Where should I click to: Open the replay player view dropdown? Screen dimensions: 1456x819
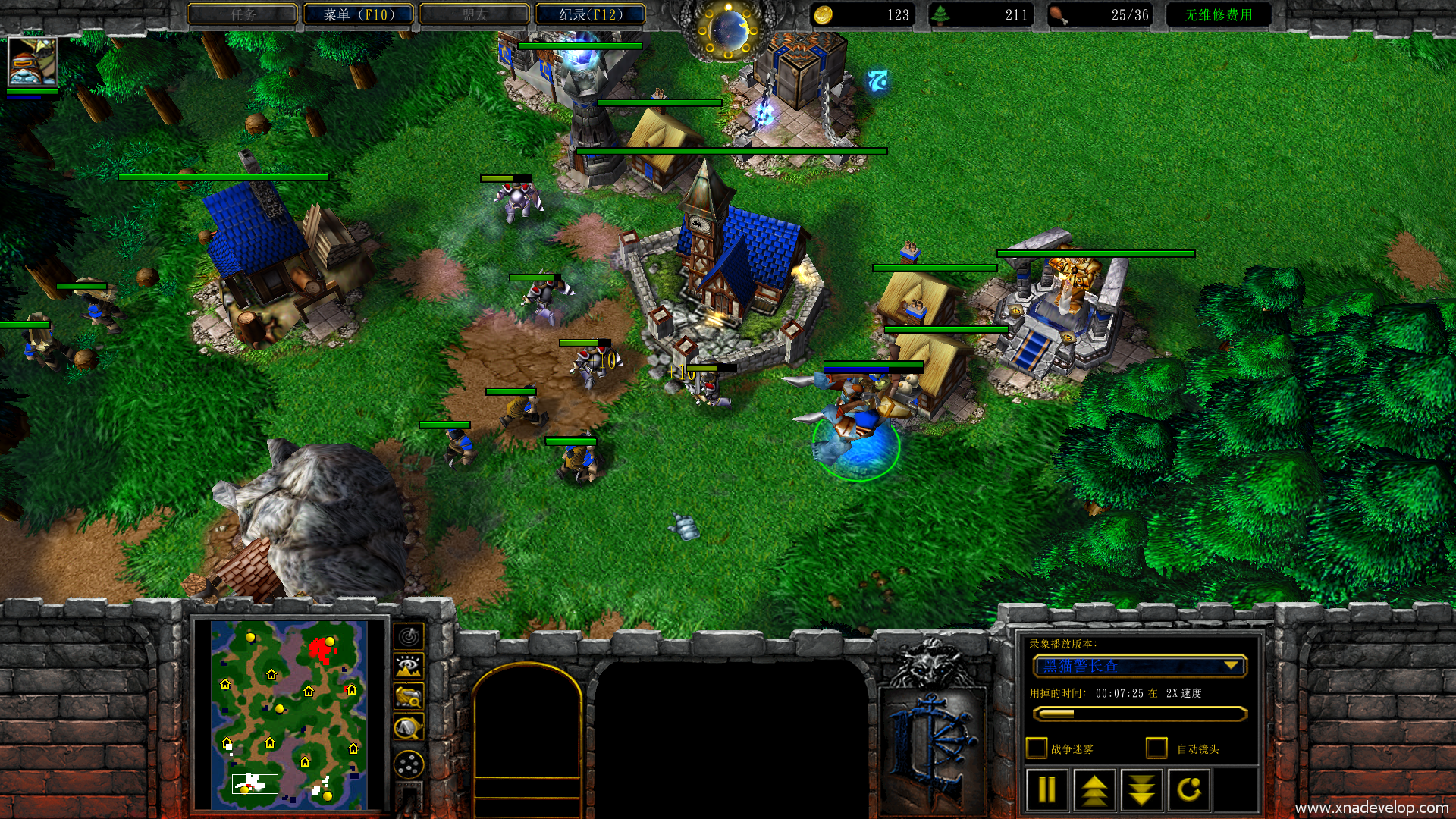[1140, 666]
